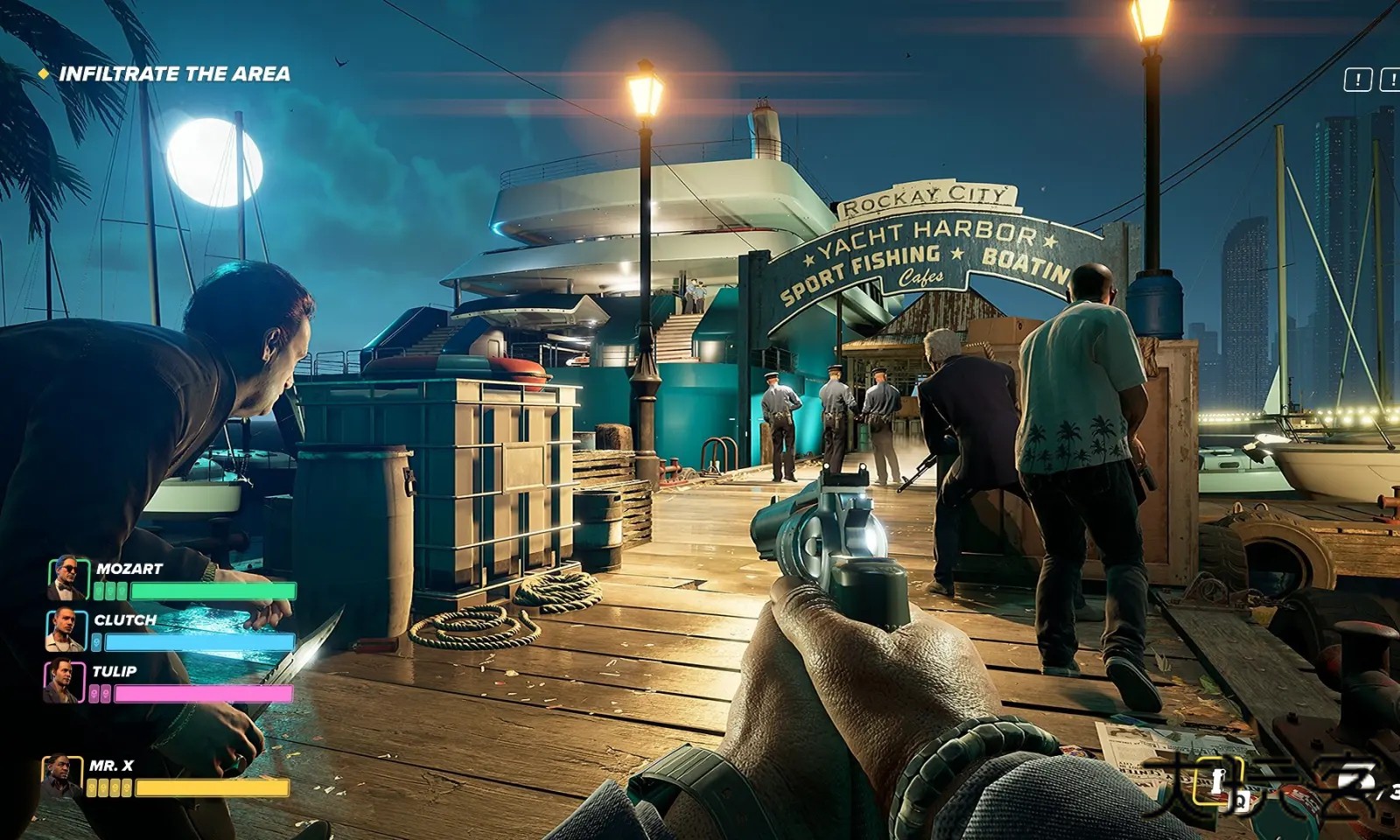Click Mr. X's player portrait
The image size is (1400, 840).
[62, 776]
